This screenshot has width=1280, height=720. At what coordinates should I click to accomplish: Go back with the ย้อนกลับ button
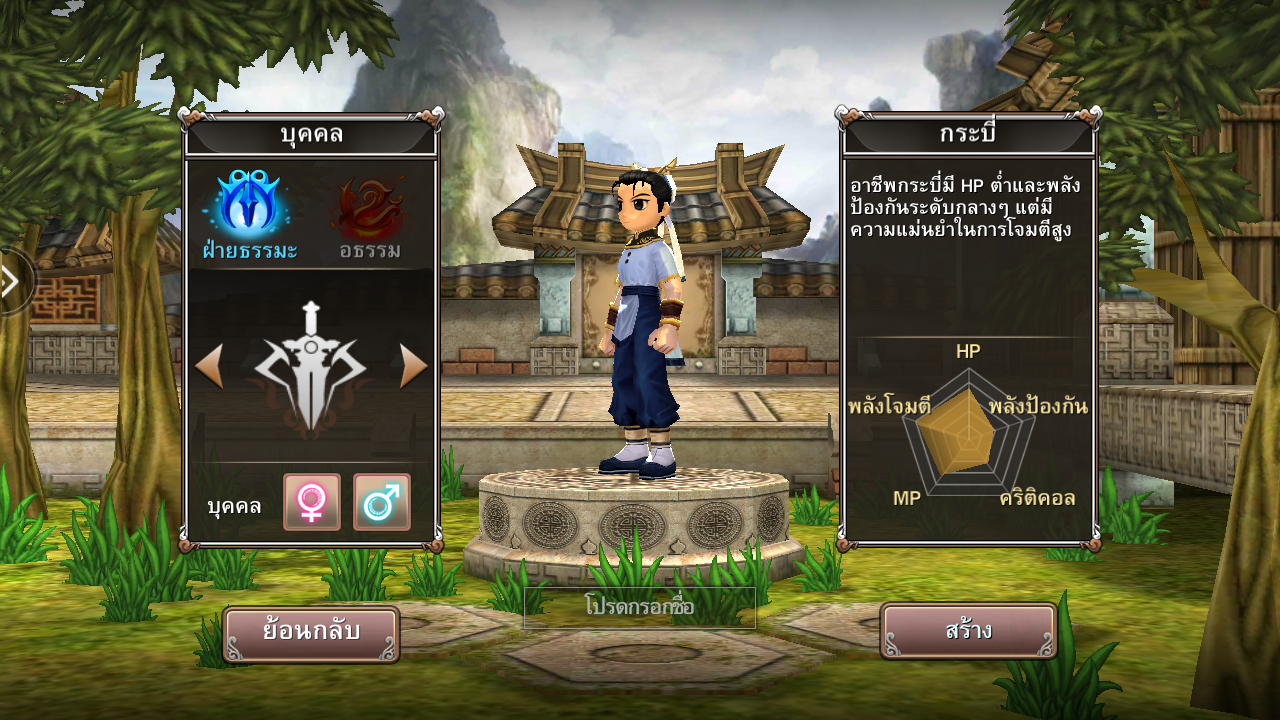(x=311, y=633)
